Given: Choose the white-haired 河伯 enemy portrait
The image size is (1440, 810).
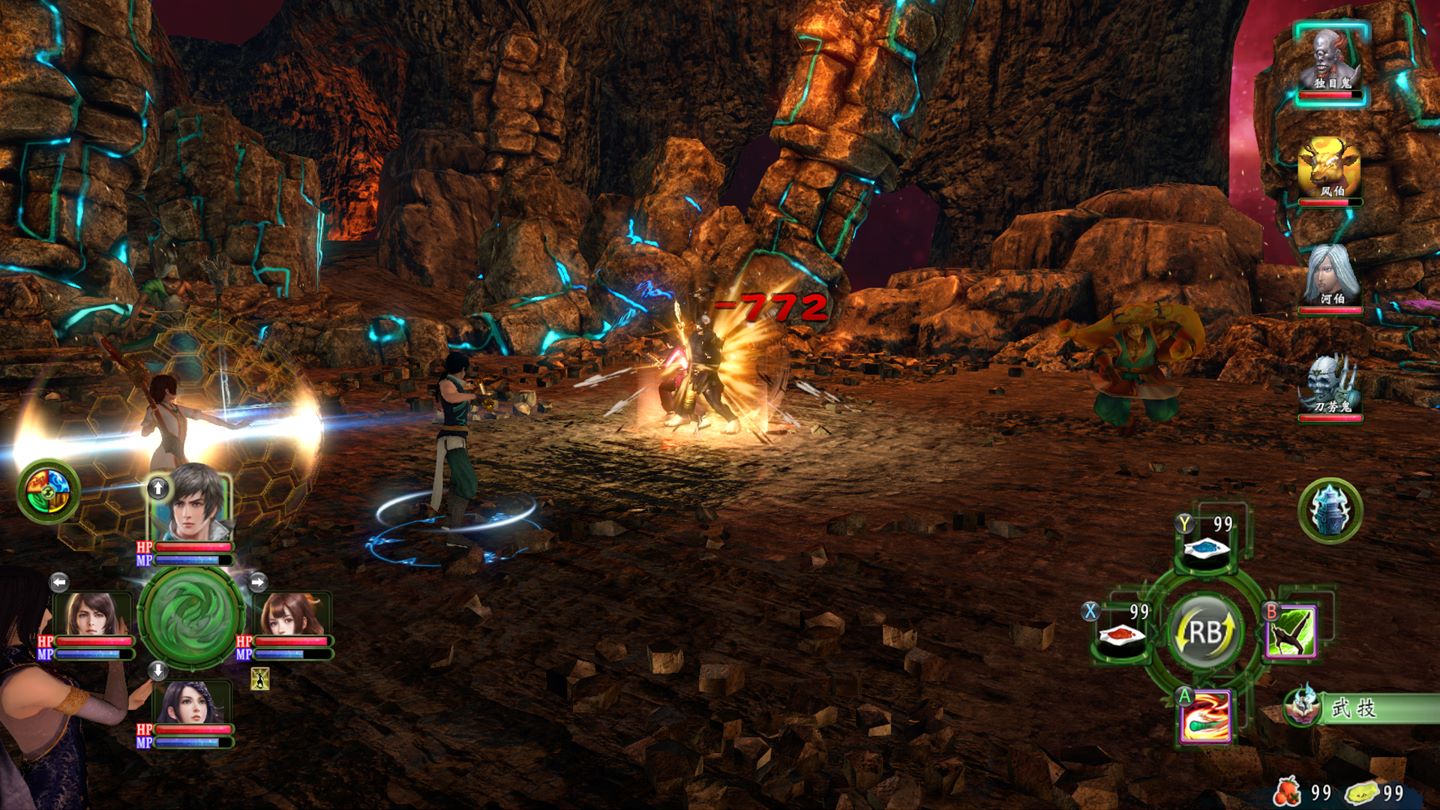Looking at the screenshot, I should [x=1330, y=274].
